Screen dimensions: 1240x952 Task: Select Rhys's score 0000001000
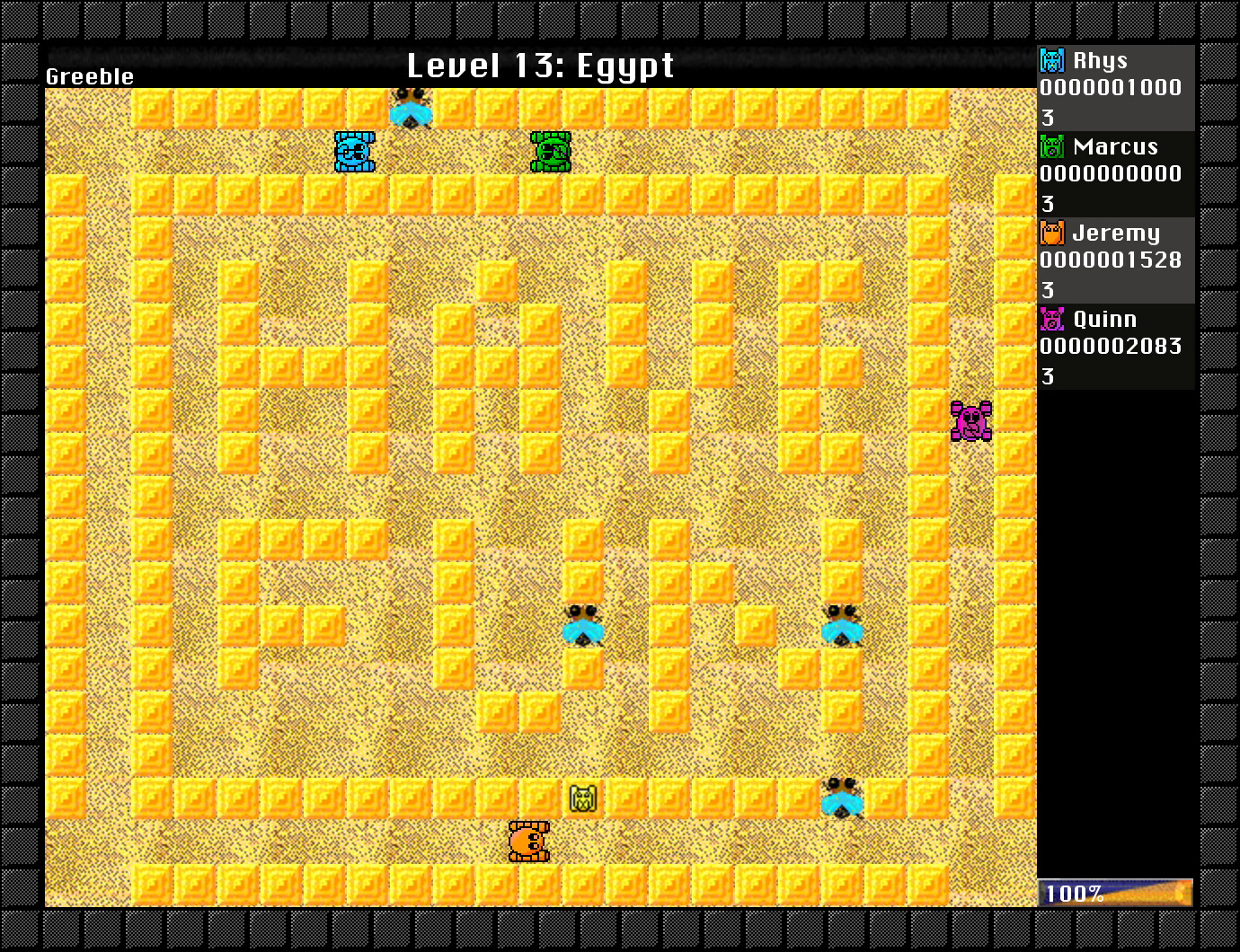click(x=1110, y=88)
